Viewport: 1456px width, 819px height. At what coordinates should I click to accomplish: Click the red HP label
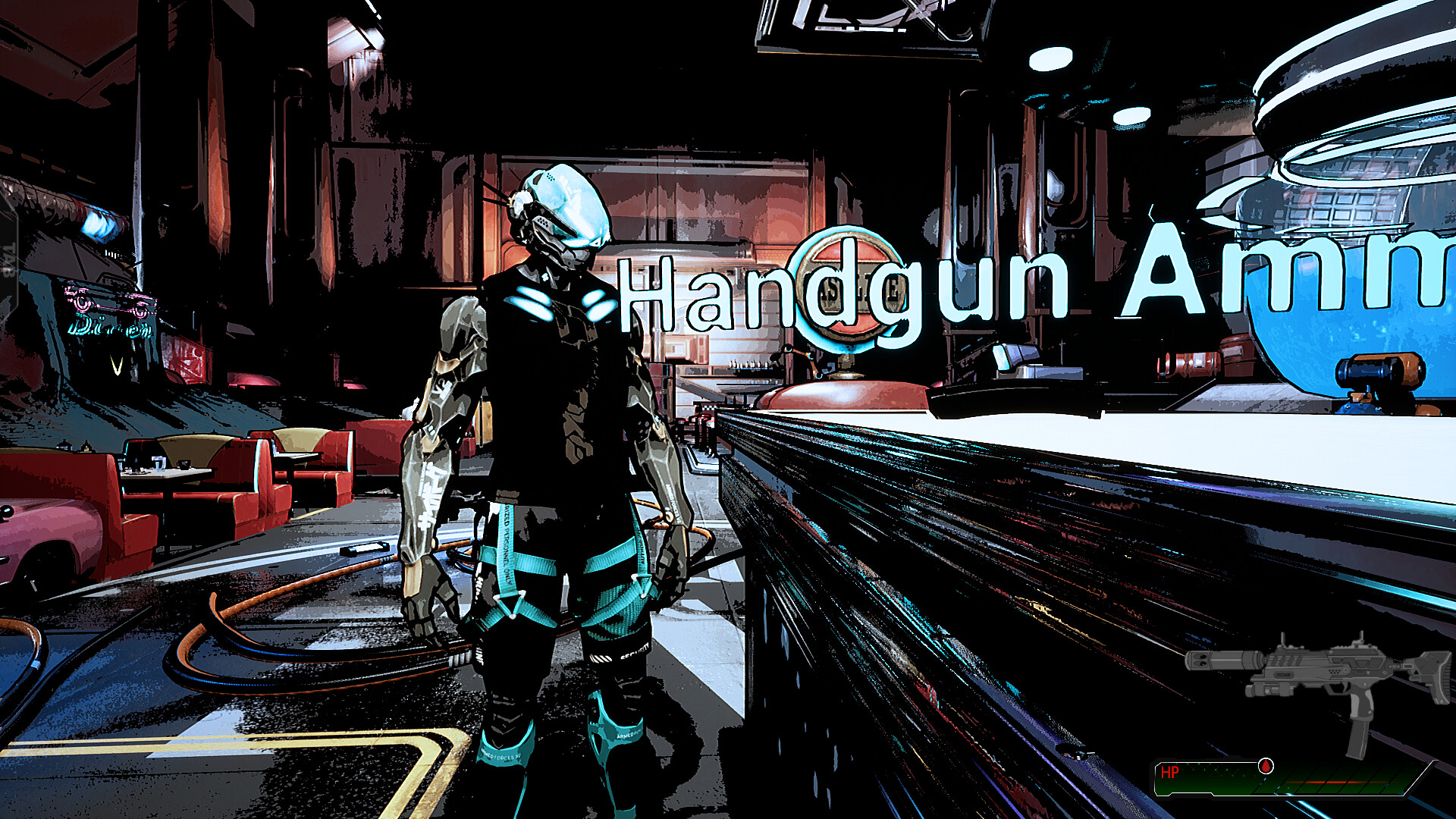coord(1170,772)
